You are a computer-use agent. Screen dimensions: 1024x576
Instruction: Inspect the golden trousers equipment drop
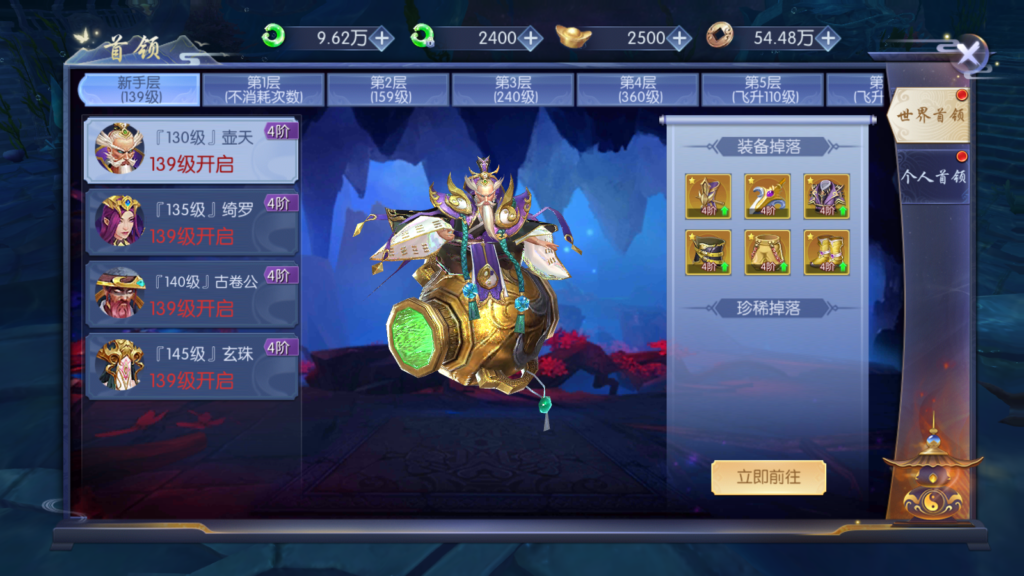pos(767,252)
